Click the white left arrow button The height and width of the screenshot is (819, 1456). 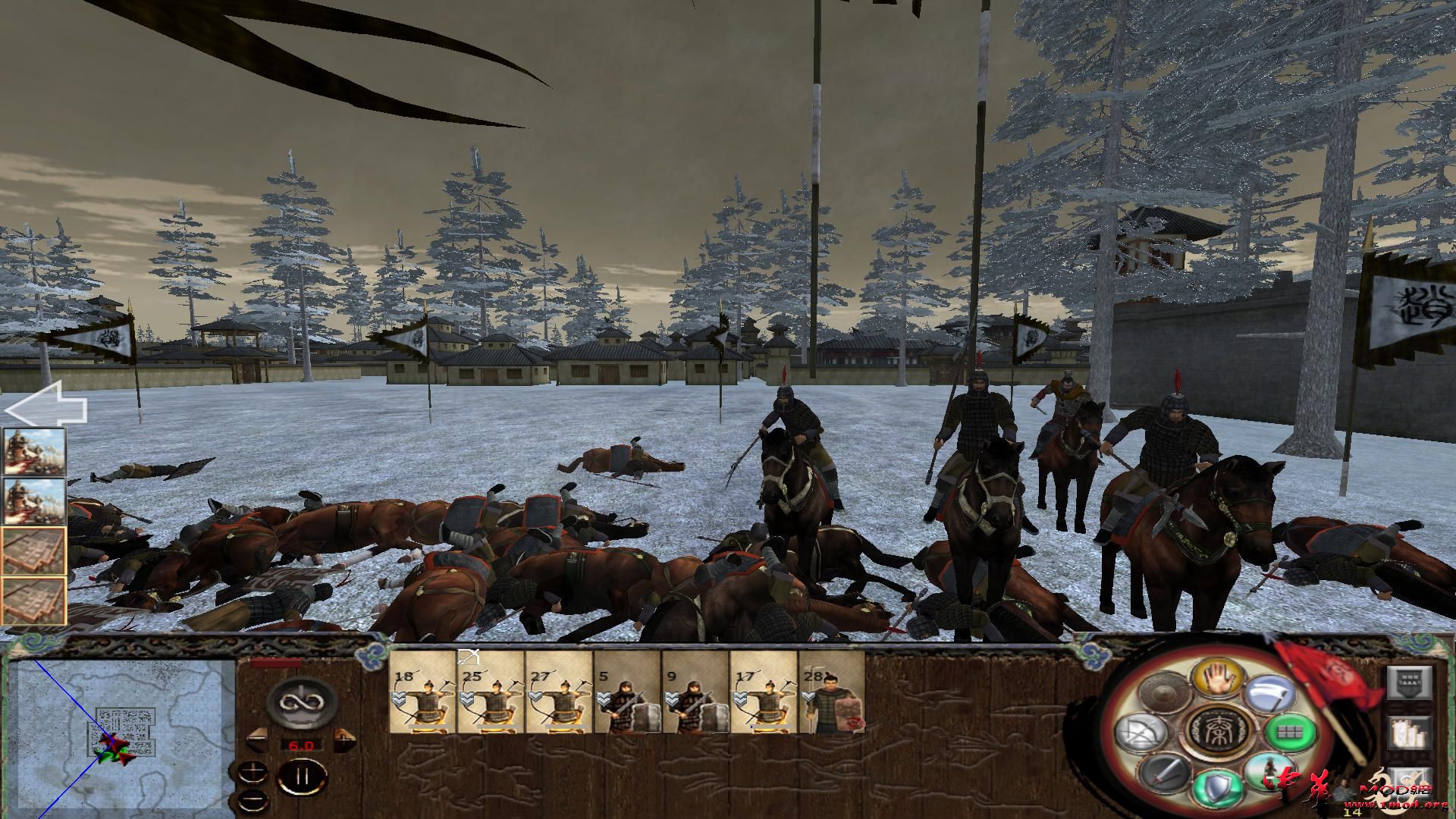pyautogui.click(x=45, y=407)
